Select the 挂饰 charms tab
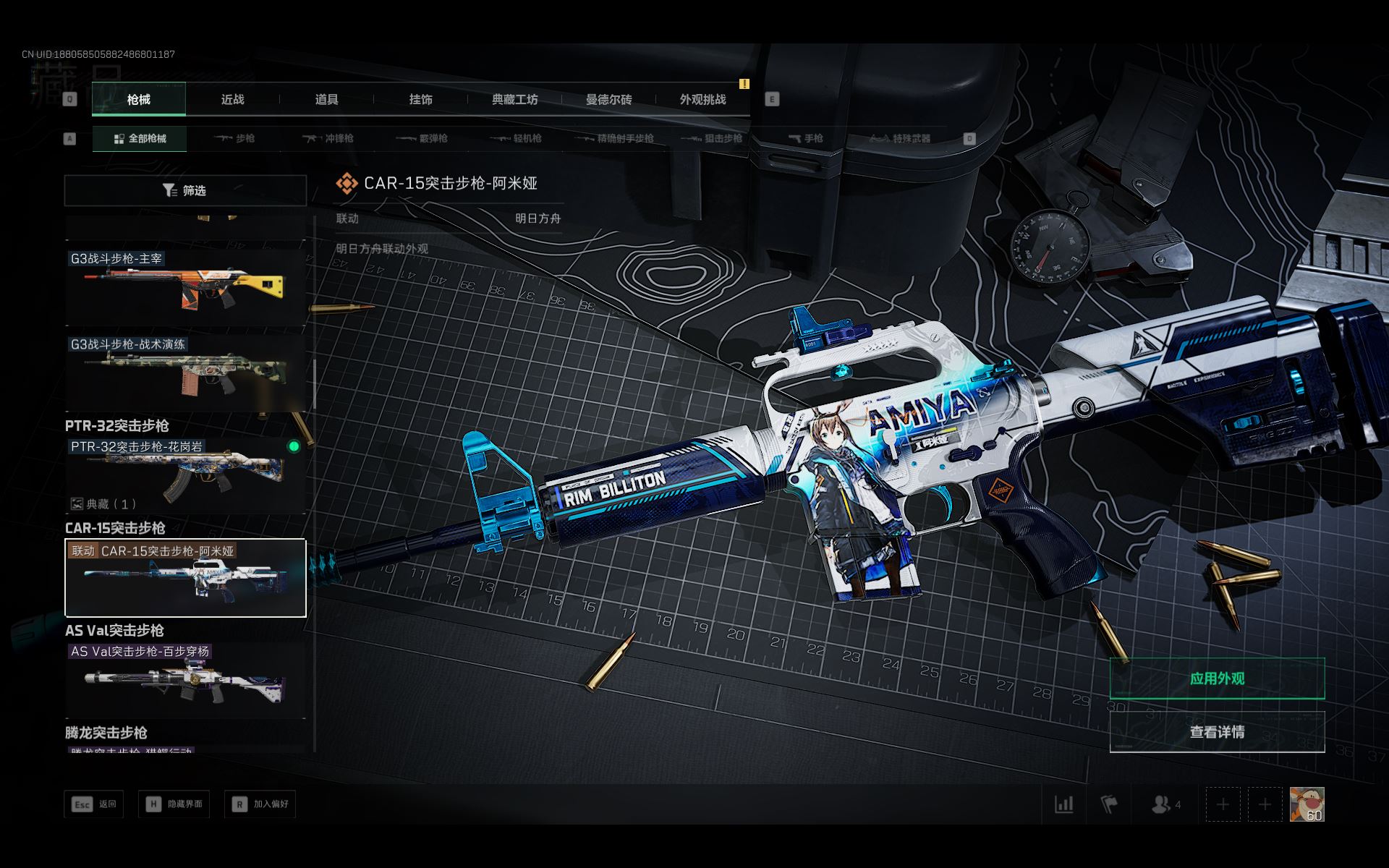This screenshot has height=868, width=1389. pyautogui.click(x=420, y=100)
